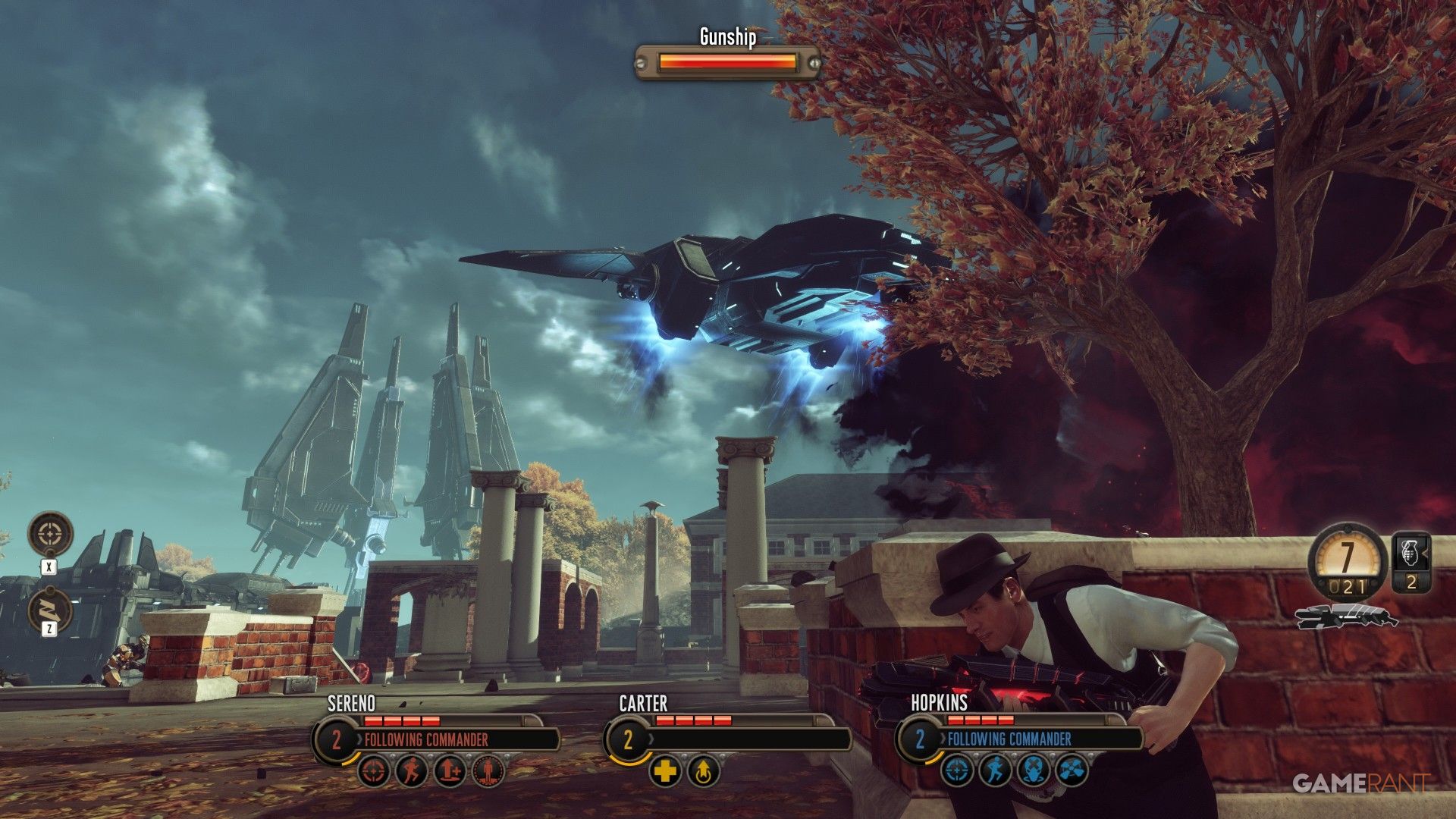
Task: Use Carter's heal medkit icon
Action: 666,772
